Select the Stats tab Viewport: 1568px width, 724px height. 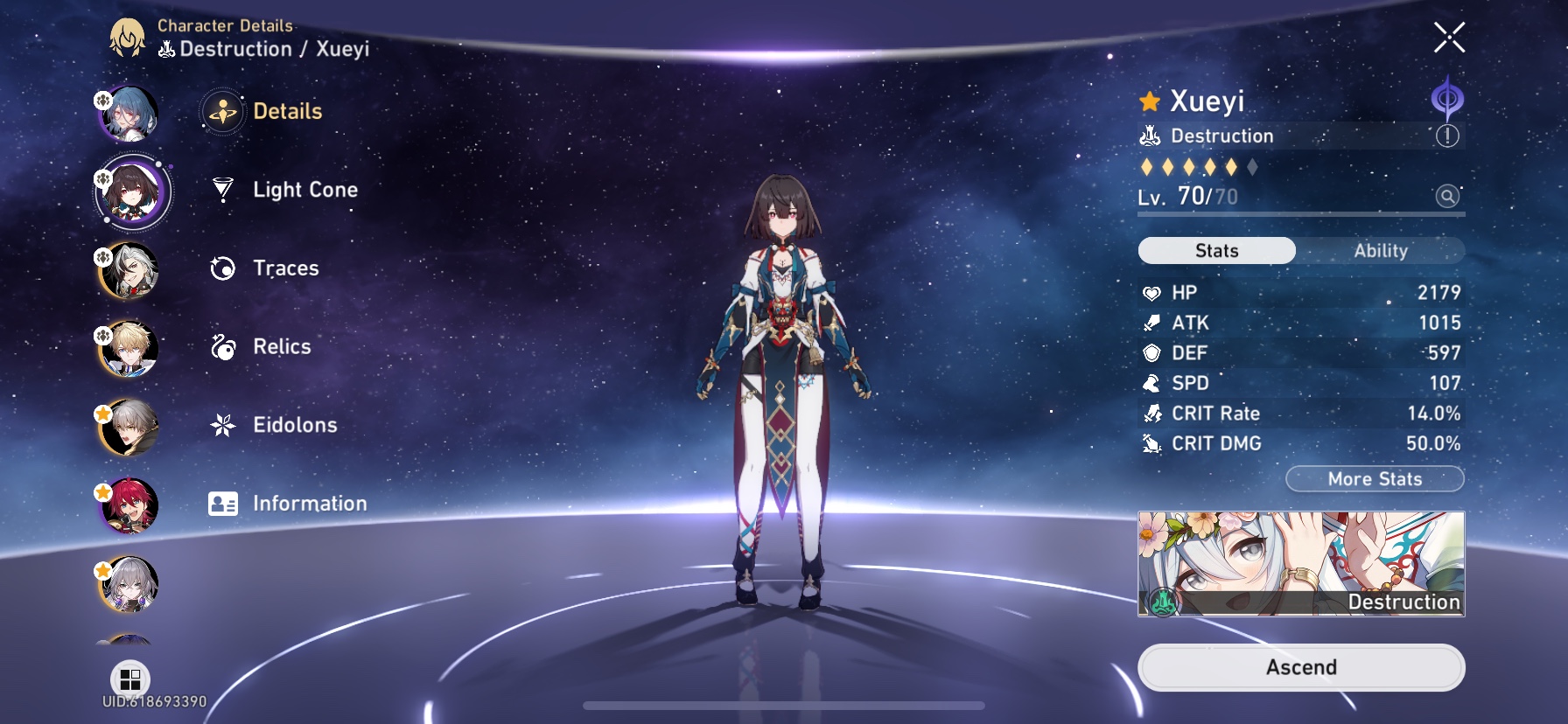(x=1216, y=250)
